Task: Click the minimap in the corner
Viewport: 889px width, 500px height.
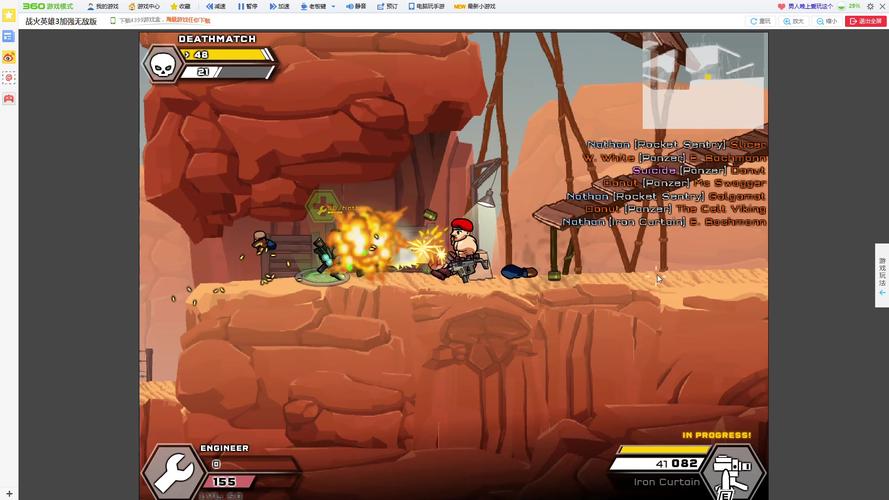Action: click(702, 77)
